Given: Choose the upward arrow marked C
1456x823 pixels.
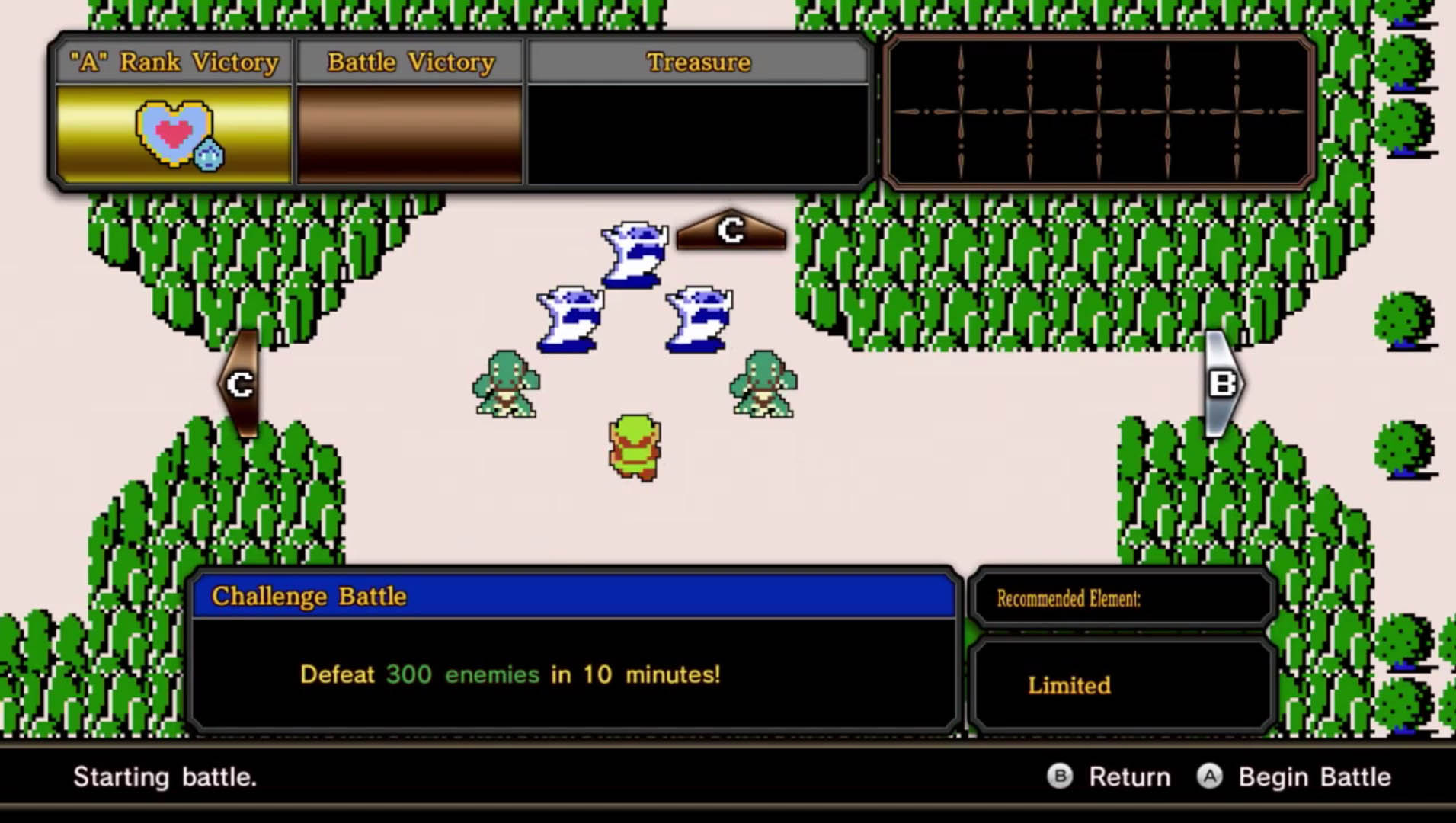Looking at the screenshot, I should point(731,230).
